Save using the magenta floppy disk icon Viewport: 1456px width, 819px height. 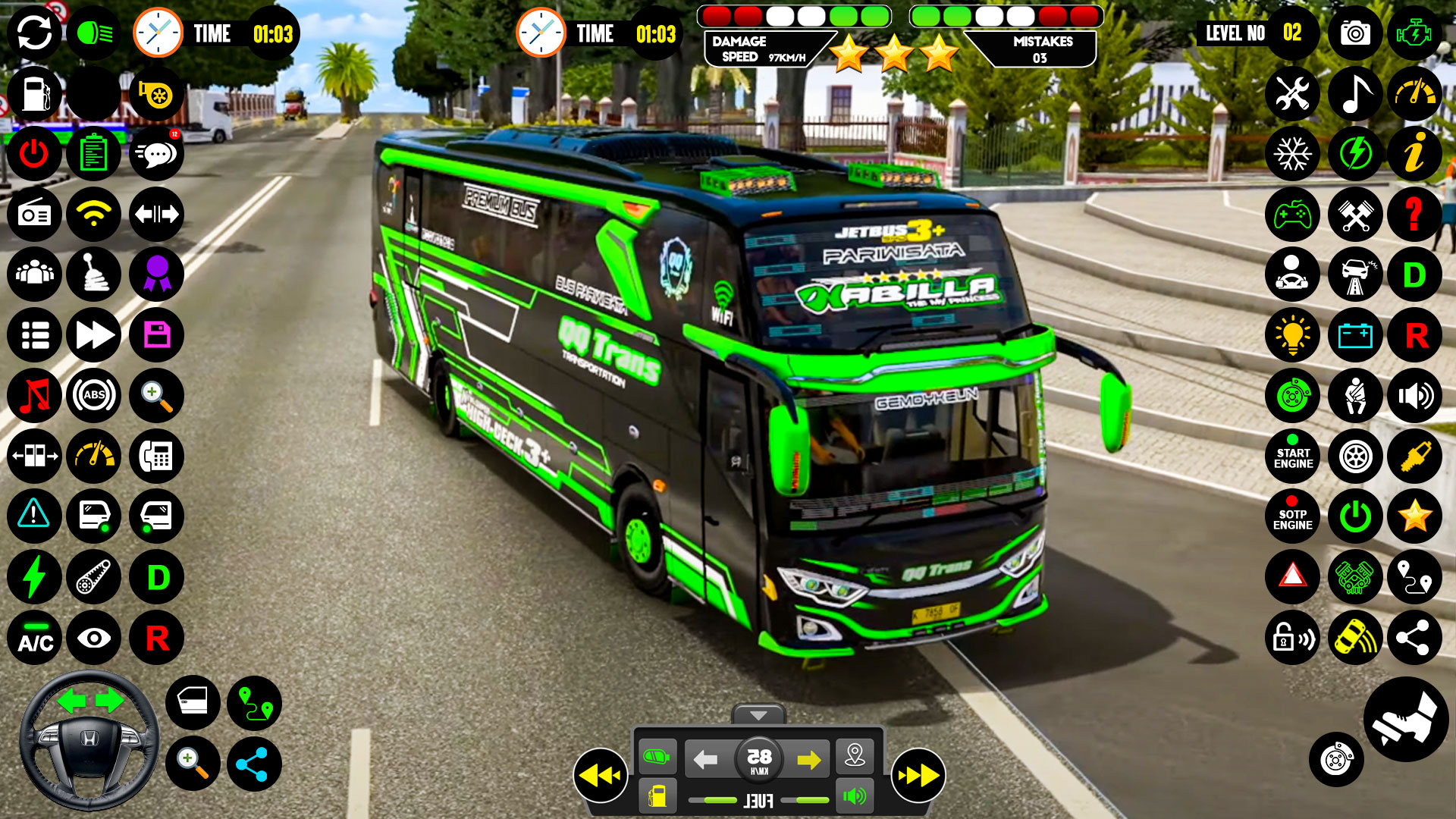click(x=156, y=334)
